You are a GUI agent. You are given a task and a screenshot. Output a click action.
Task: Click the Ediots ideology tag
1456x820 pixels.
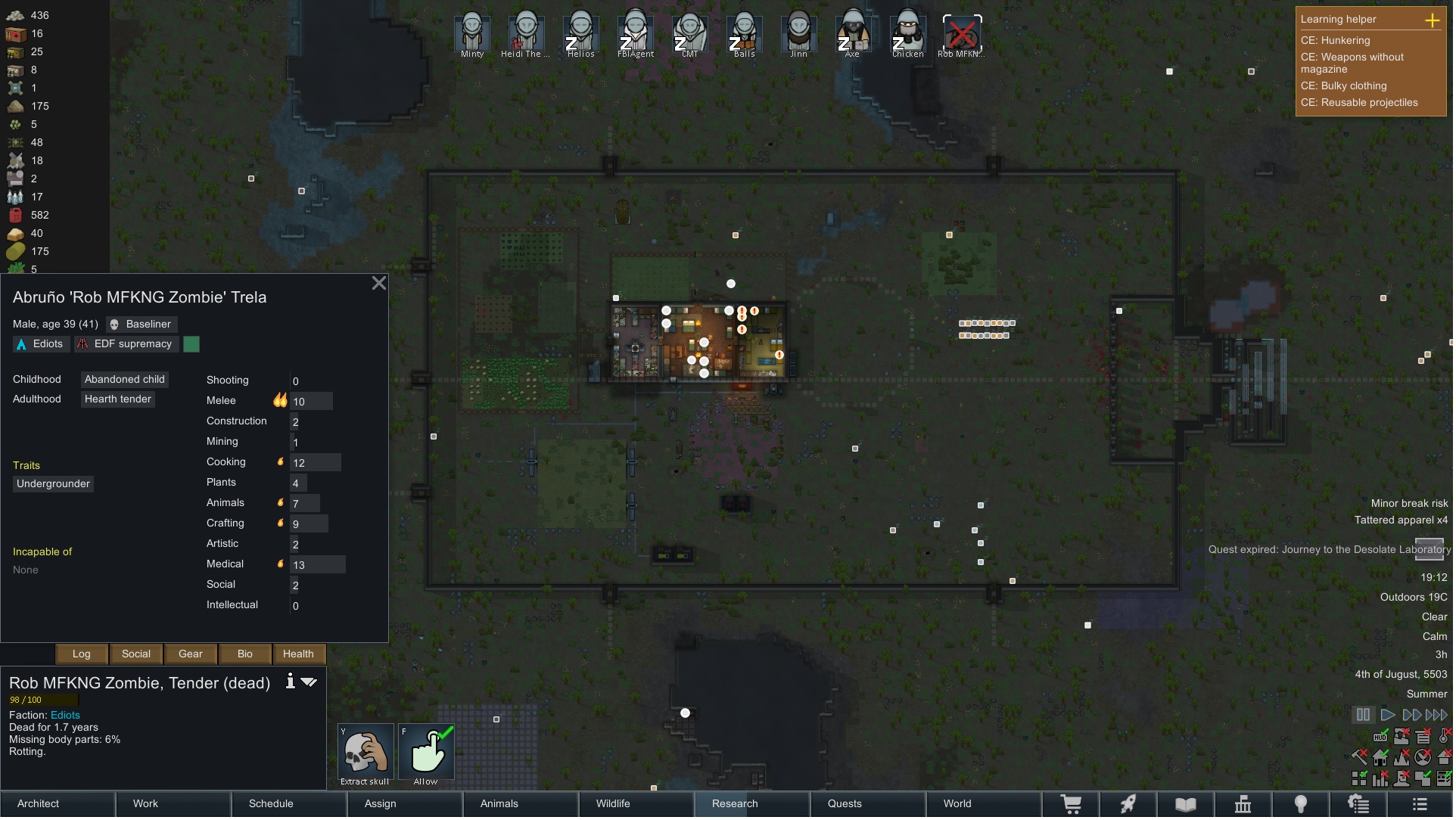[x=41, y=345]
